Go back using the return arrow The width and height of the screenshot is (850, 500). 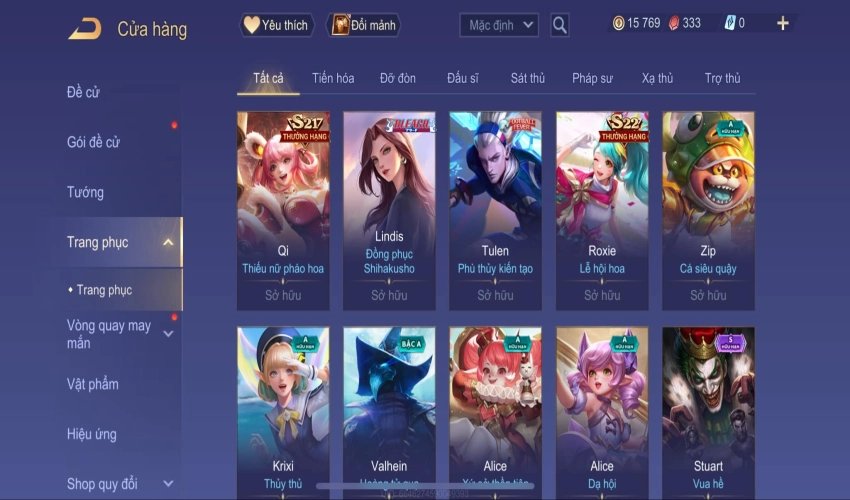pyautogui.click(x=85, y=29)
